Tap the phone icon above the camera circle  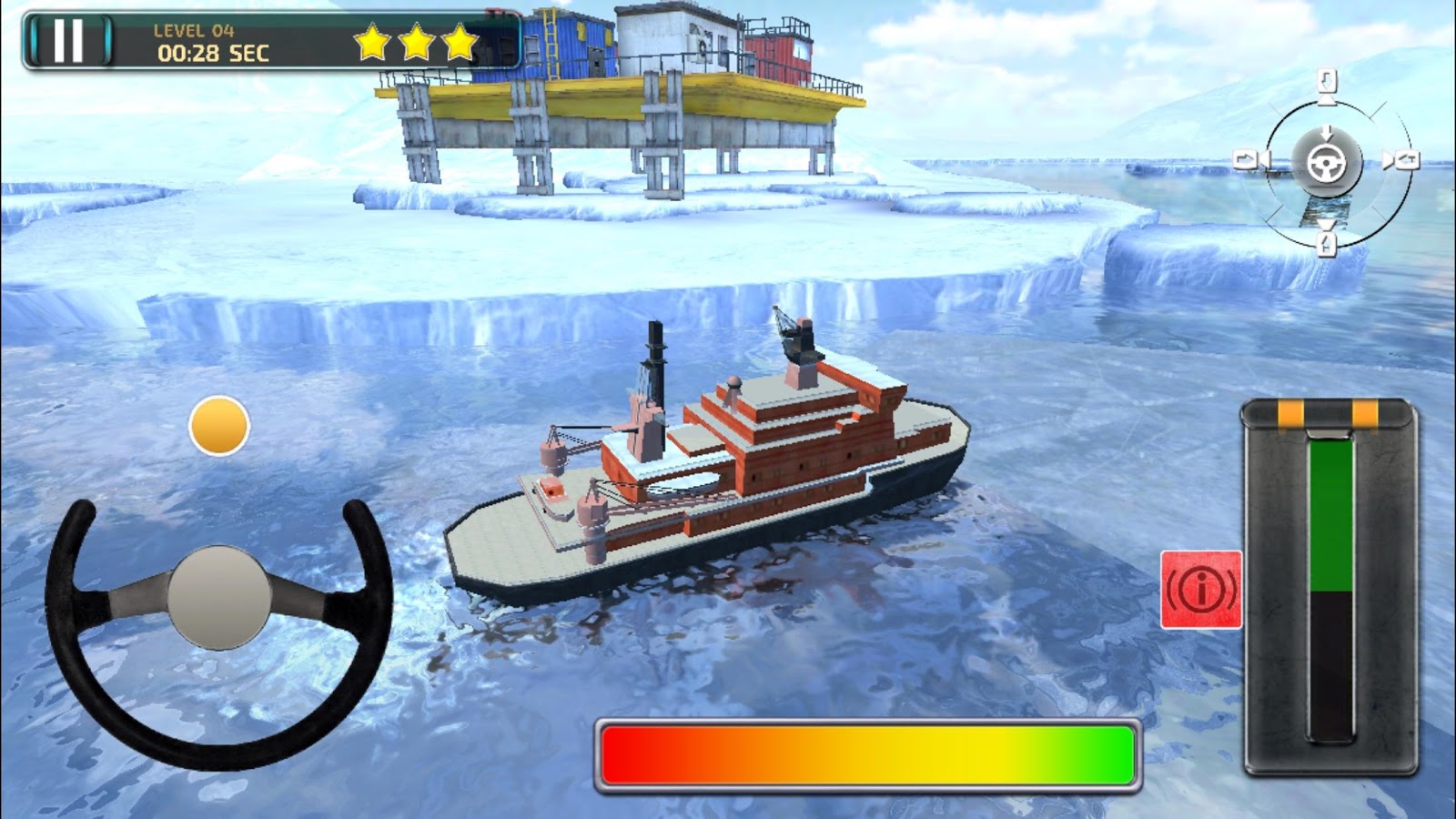pos(1327,80)
